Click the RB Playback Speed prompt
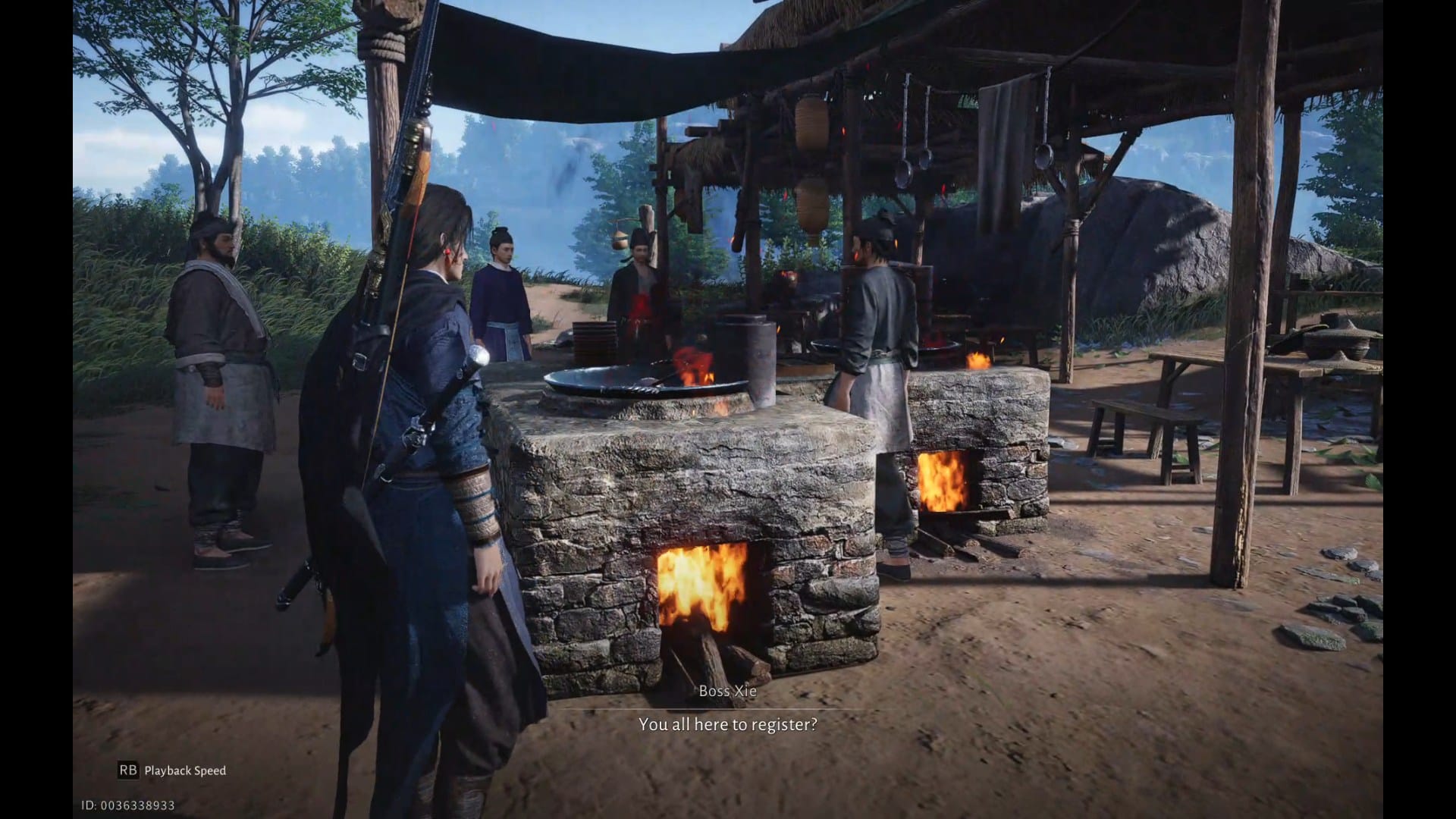Screen dimensions: 1456x819 coord(174,770)
